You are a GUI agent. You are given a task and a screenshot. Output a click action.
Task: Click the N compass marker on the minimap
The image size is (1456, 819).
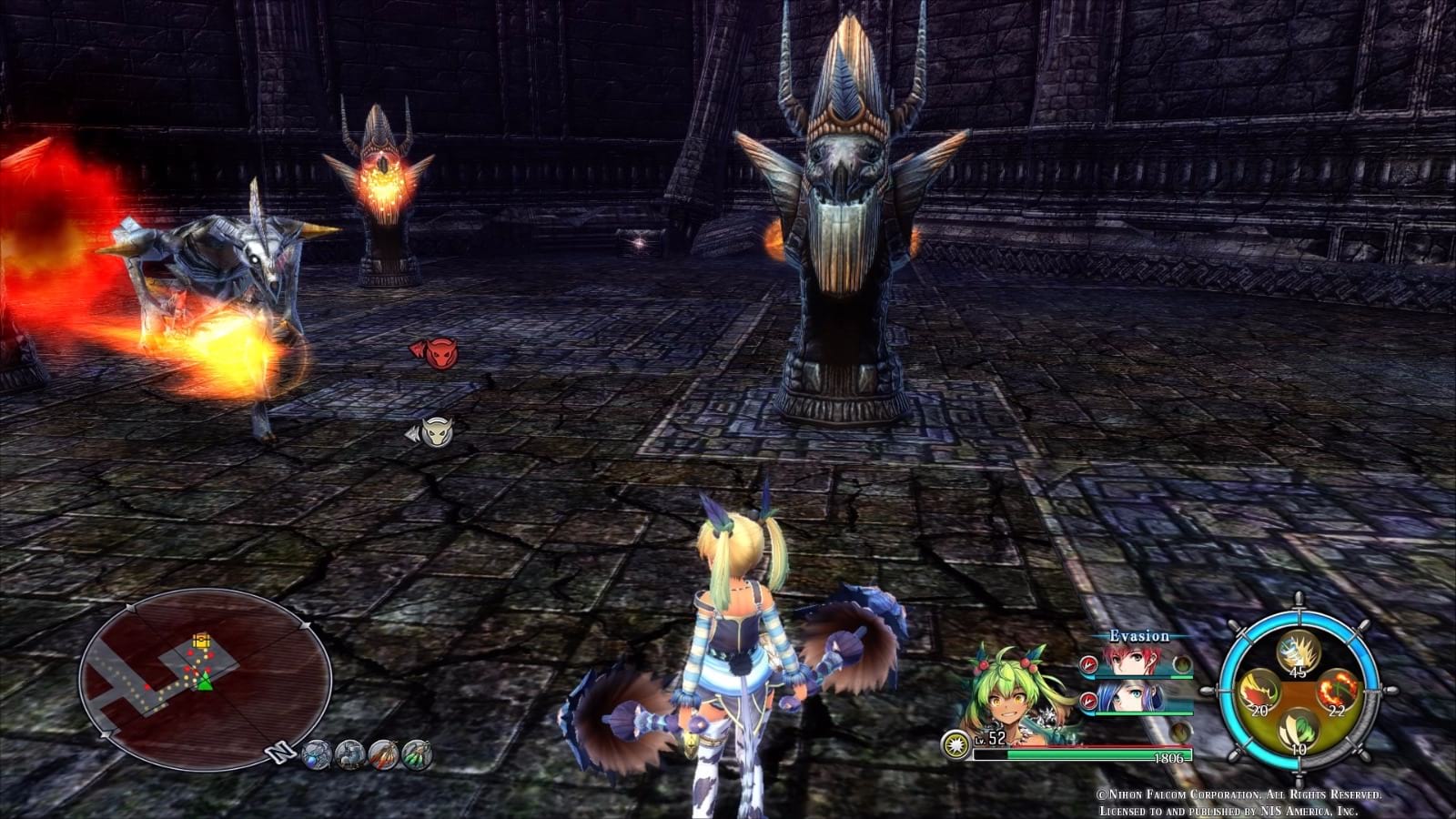click(279, 751)
